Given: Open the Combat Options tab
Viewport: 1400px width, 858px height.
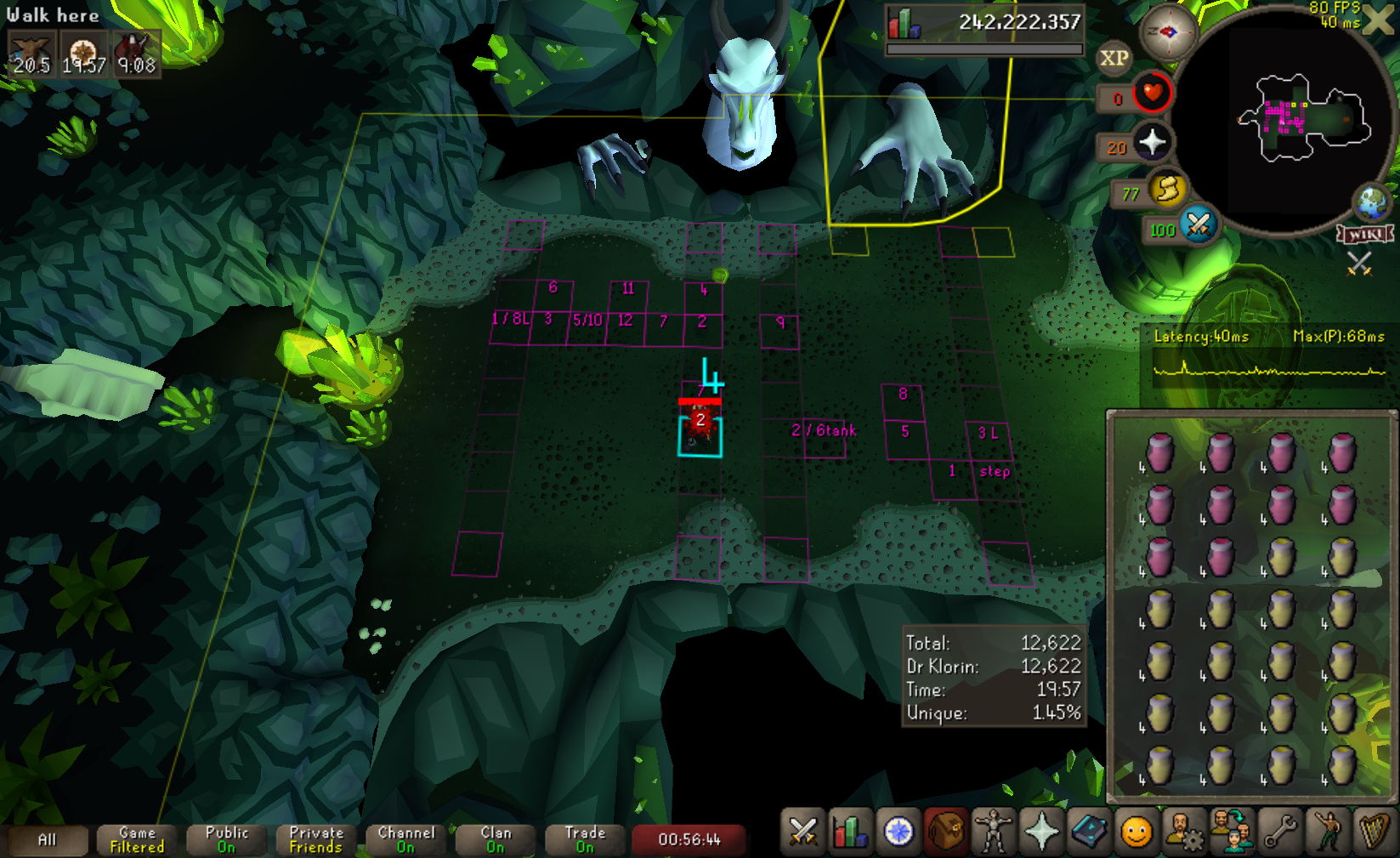Looking at the screenshot, I should point(802,832).
